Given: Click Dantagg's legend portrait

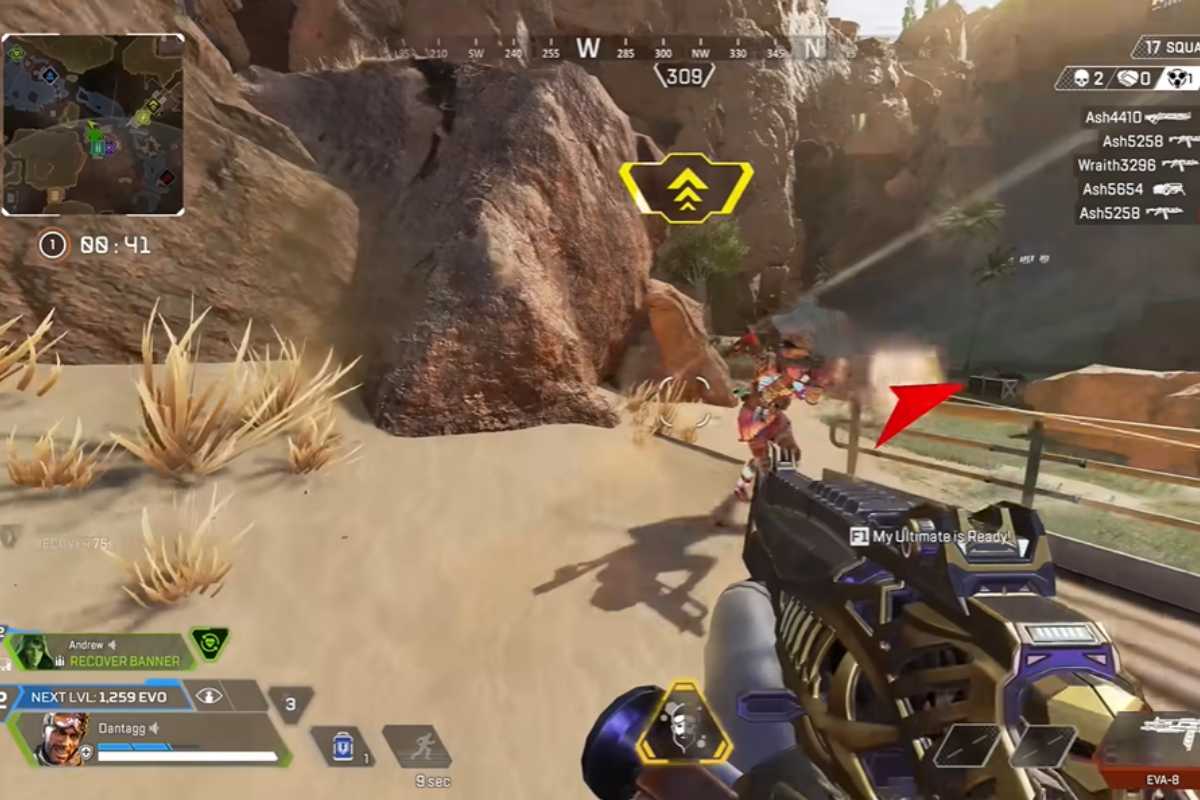Looking at the screenshot, I should tap(62, 739).
